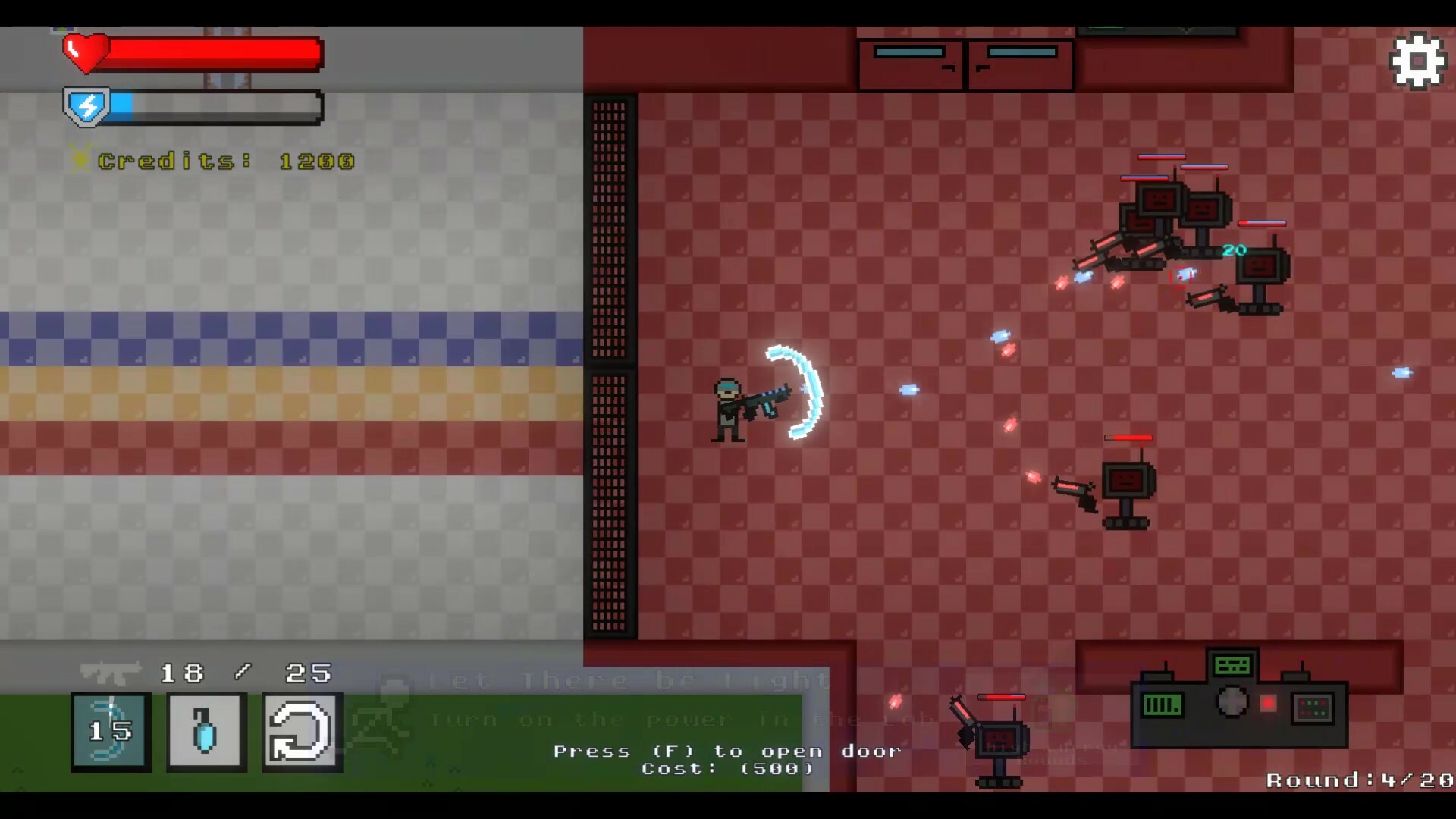The width and height of the screenshot is (1456, 819).
Task: Open the settings gear menu
Action: 1417,59
